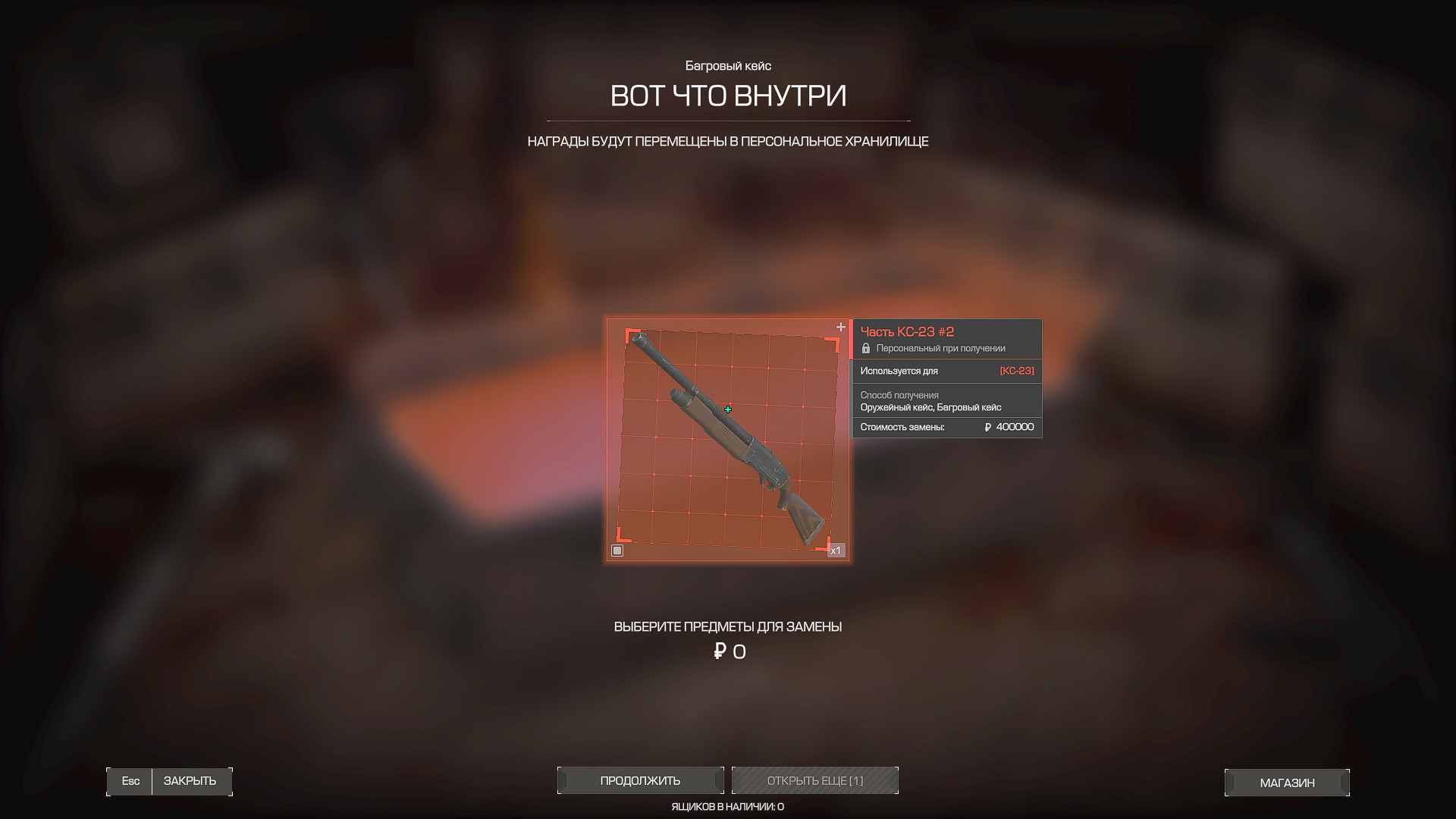The image size is (1456, 819).
Task: Click the Оружейный кейс, Багровый кейс source text
Action: click(x=930, y=407)
